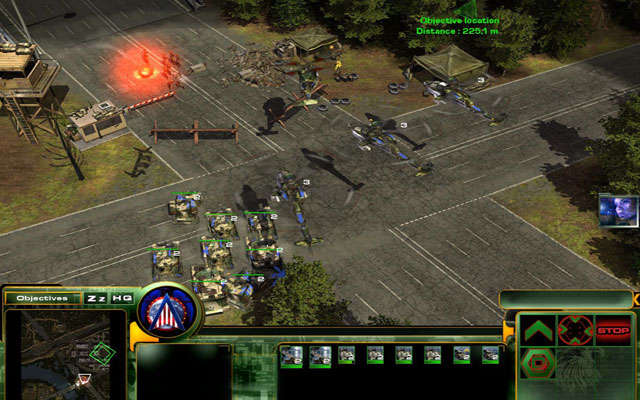Click the Zz idle units button
Screen dimensions: 640x400
point(97,298)
